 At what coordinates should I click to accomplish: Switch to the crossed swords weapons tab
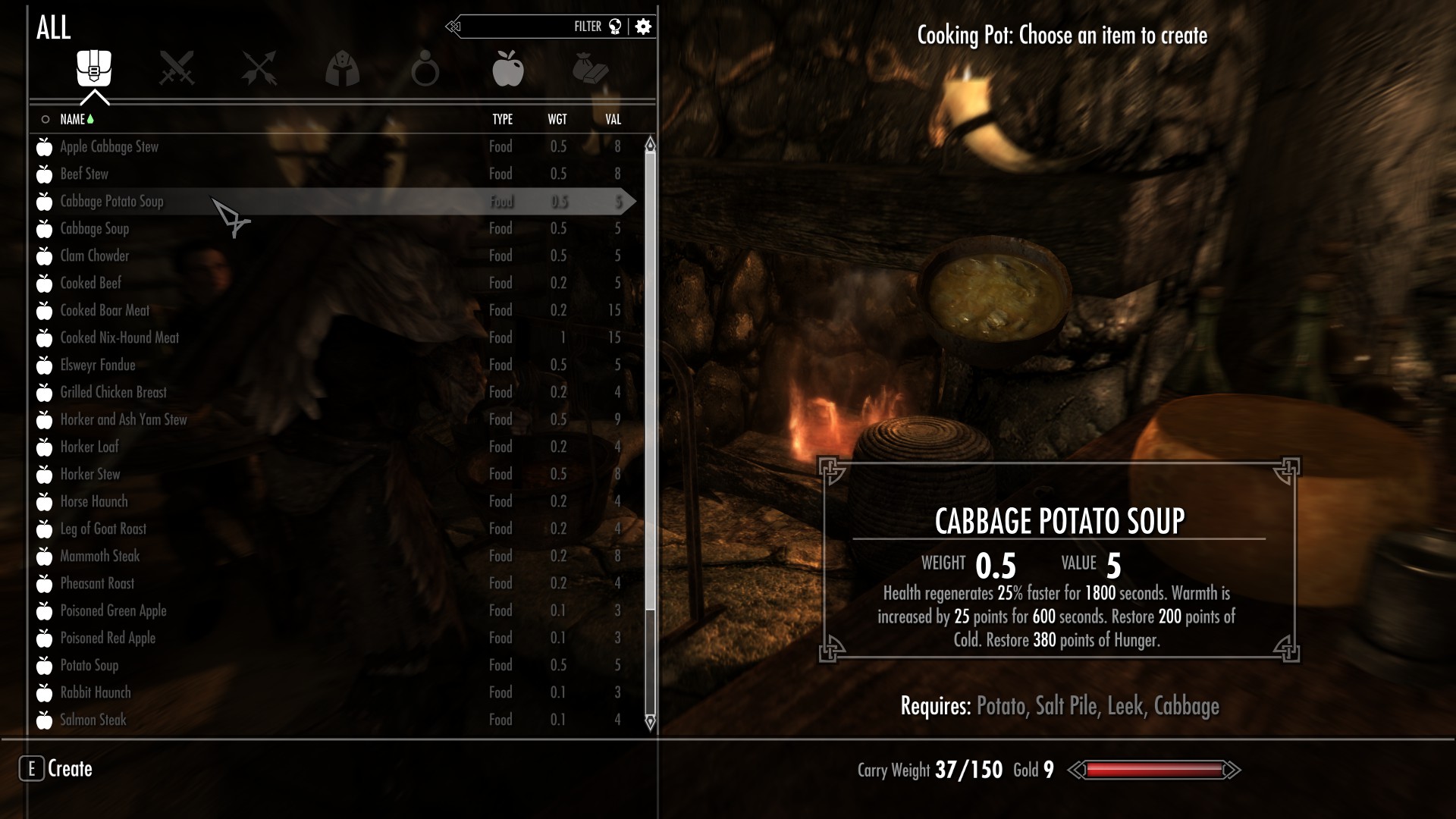(x=177, y=69)
